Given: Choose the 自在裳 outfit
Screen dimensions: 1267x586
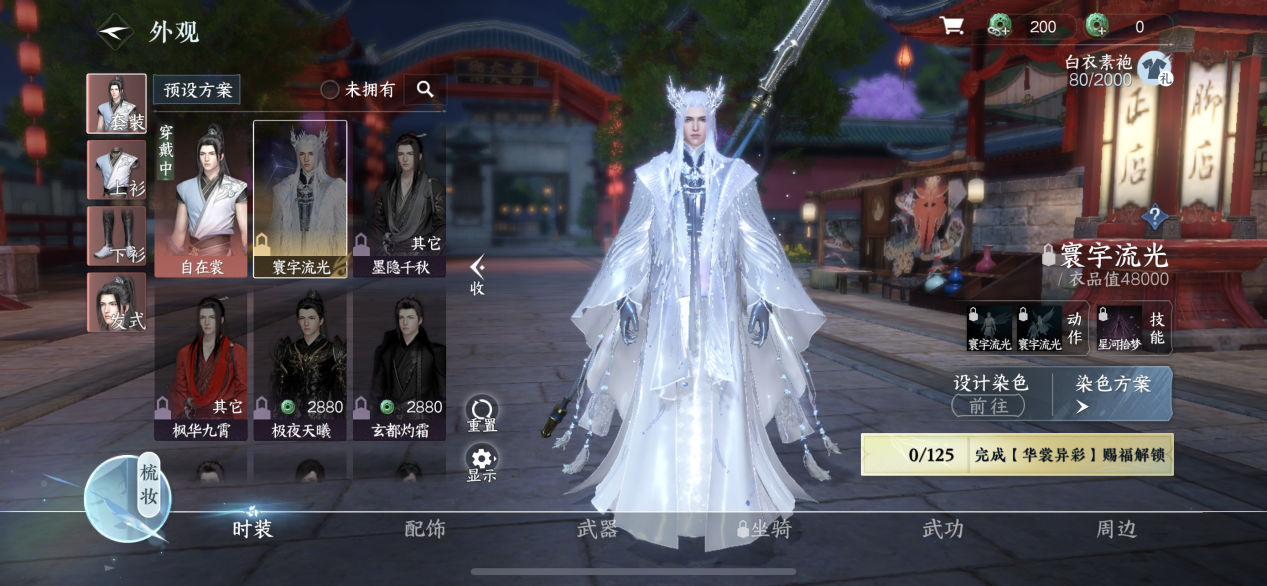Looking at the screenshot, I should [x=201, y=200].
